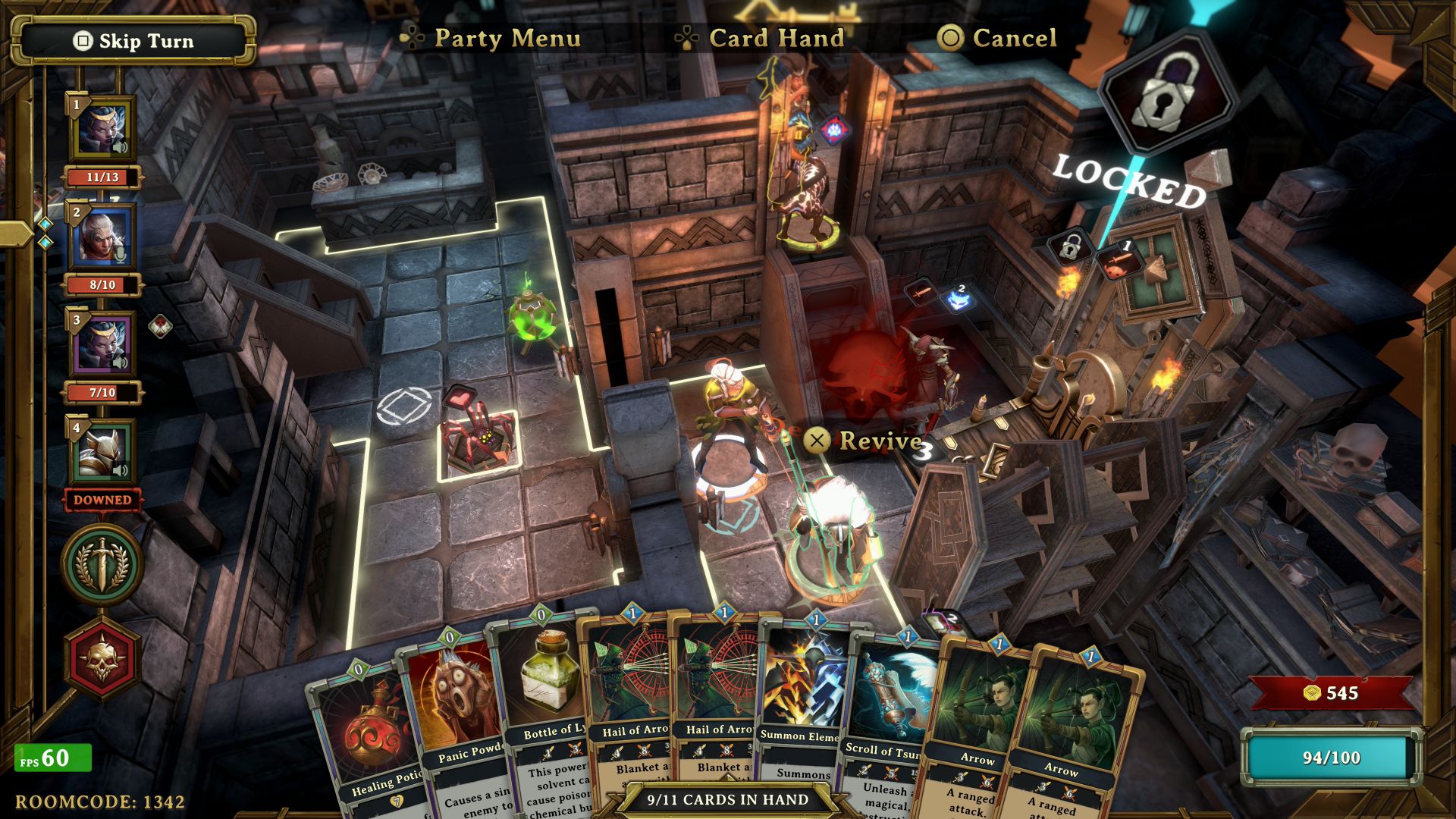Select the white-haired player 2 portrait

102,237
